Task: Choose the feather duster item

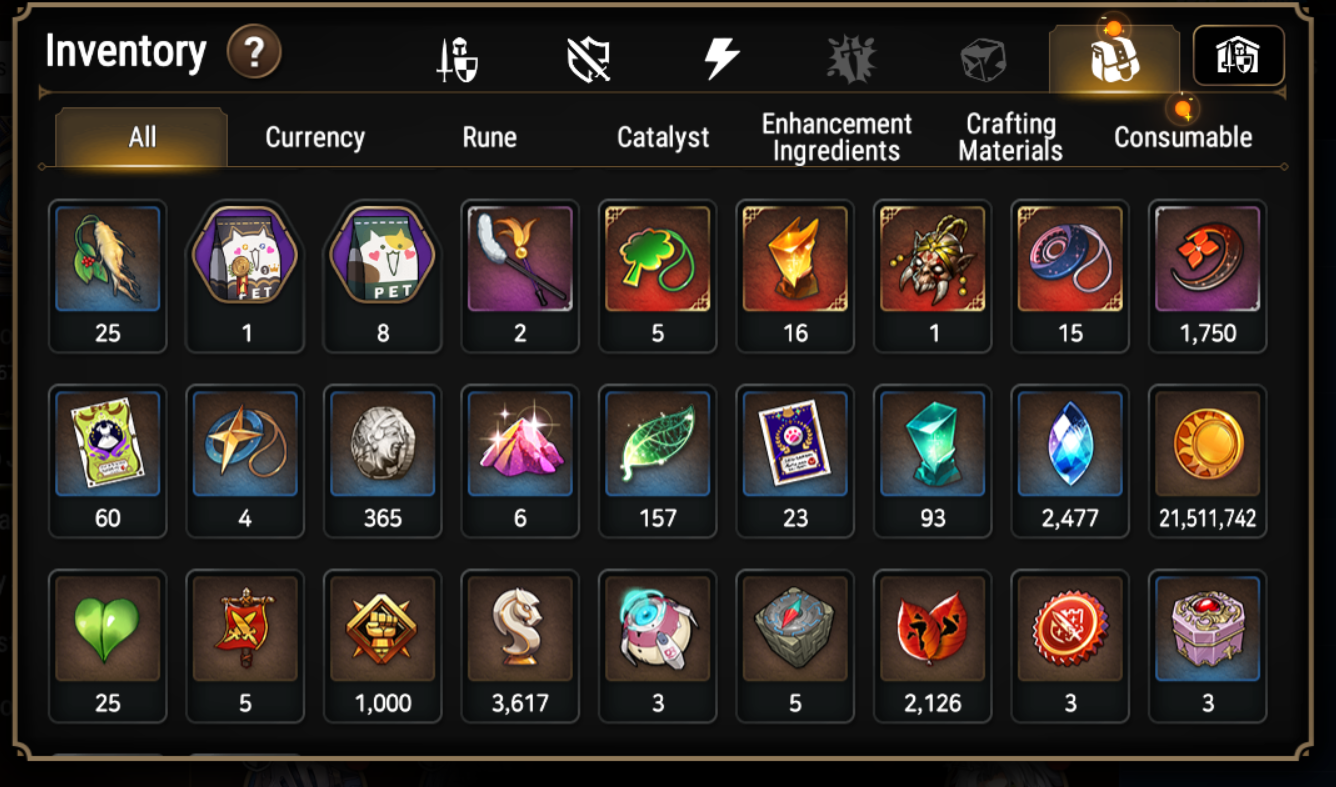Action: [x=520, y=260]
